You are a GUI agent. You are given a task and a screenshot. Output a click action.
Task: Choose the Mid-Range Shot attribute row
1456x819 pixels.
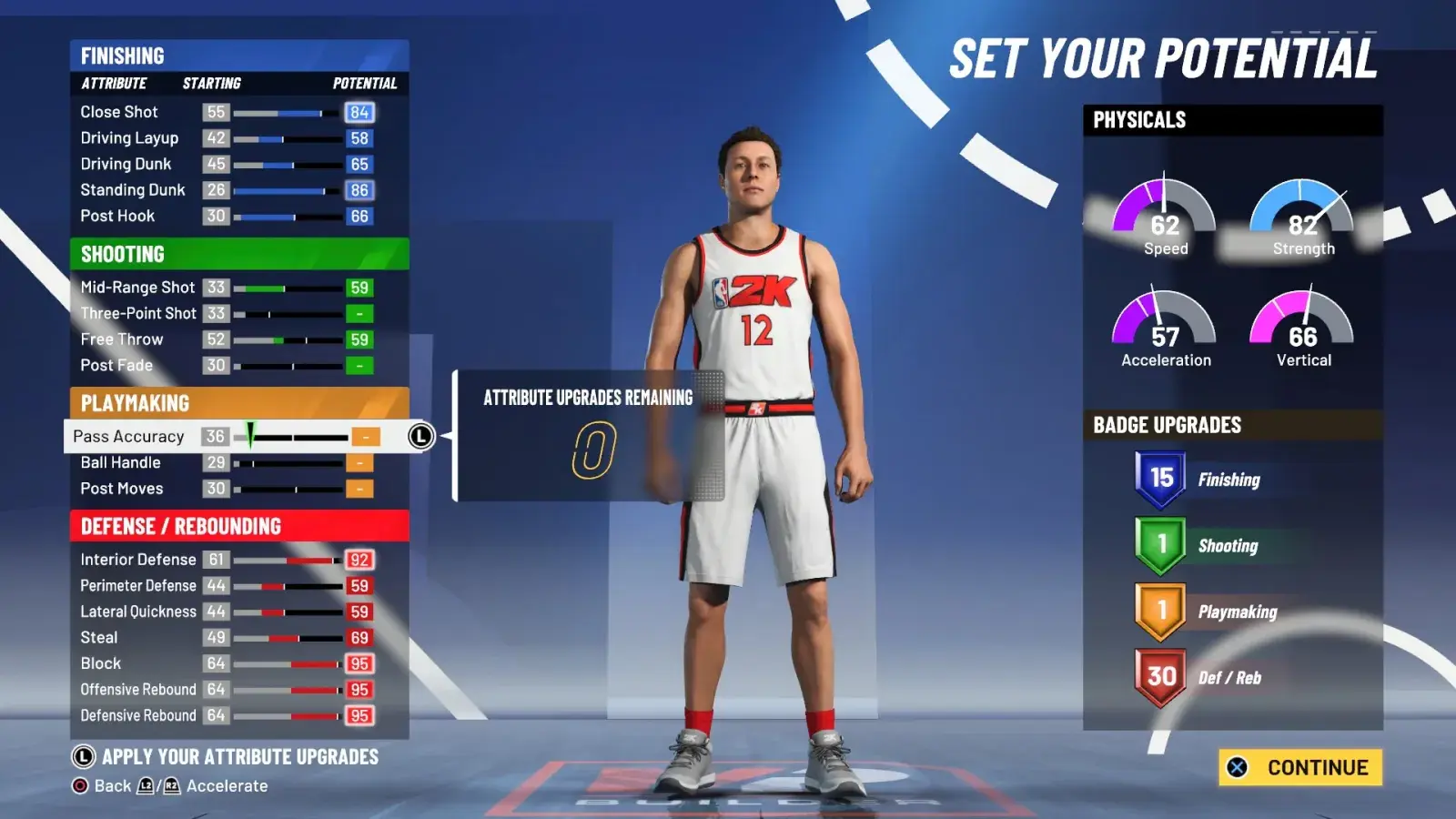point(227,288)
